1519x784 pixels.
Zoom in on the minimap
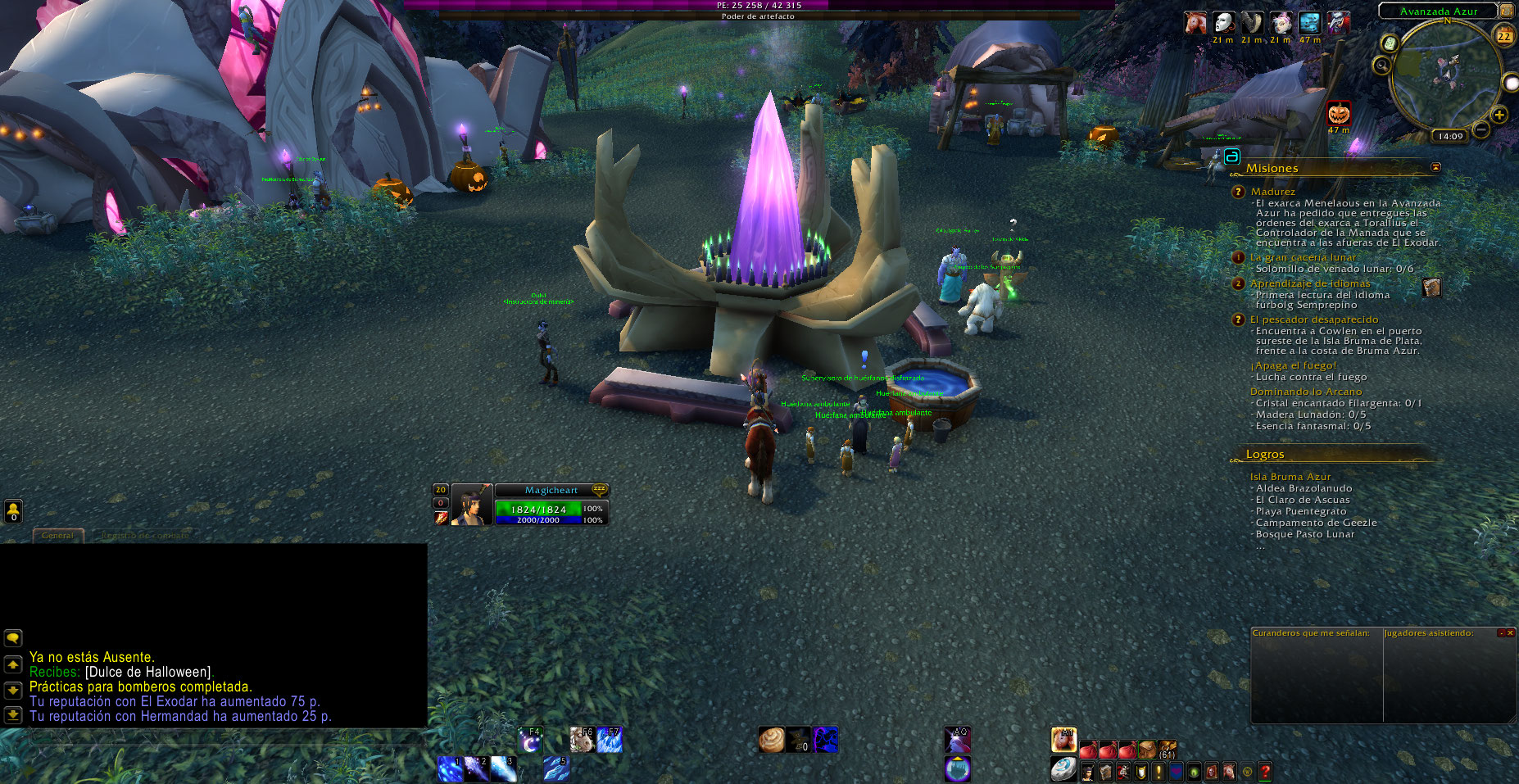[1499, 116]
